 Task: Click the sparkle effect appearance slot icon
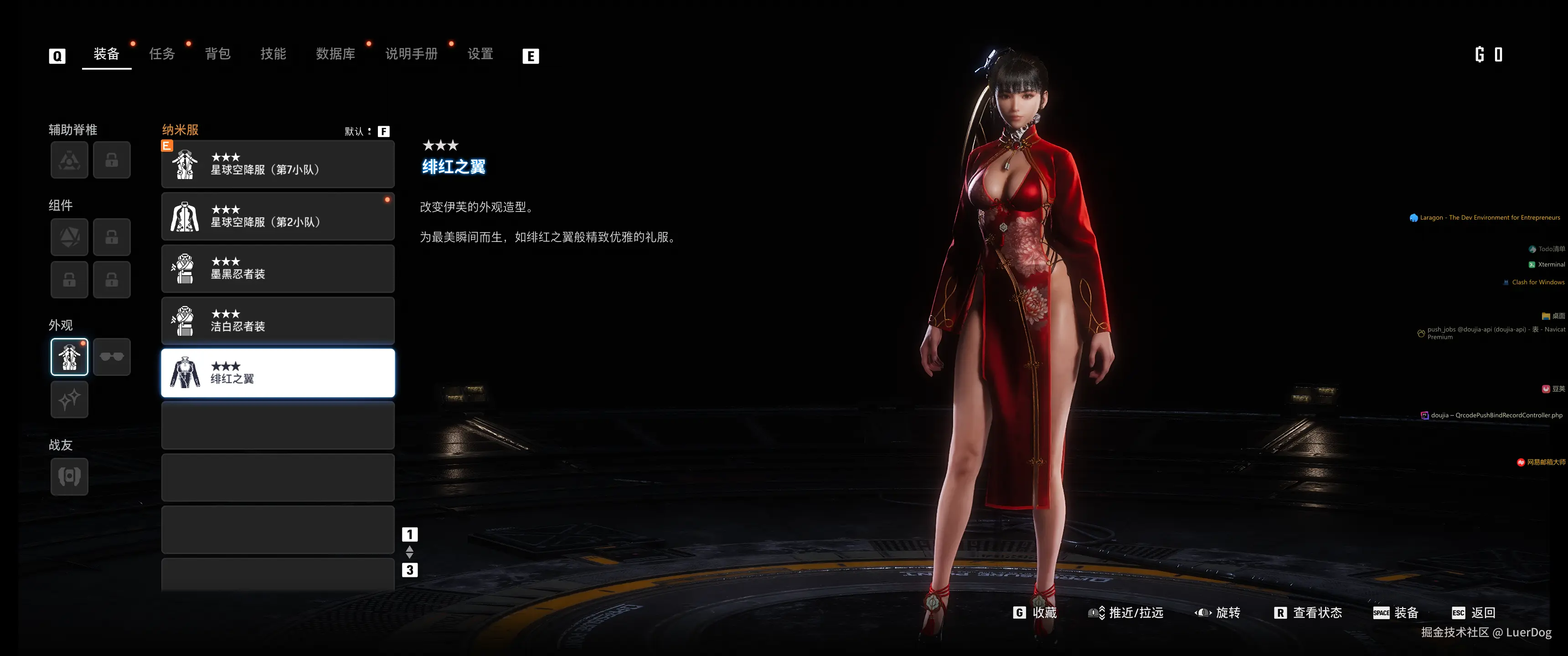69,400
